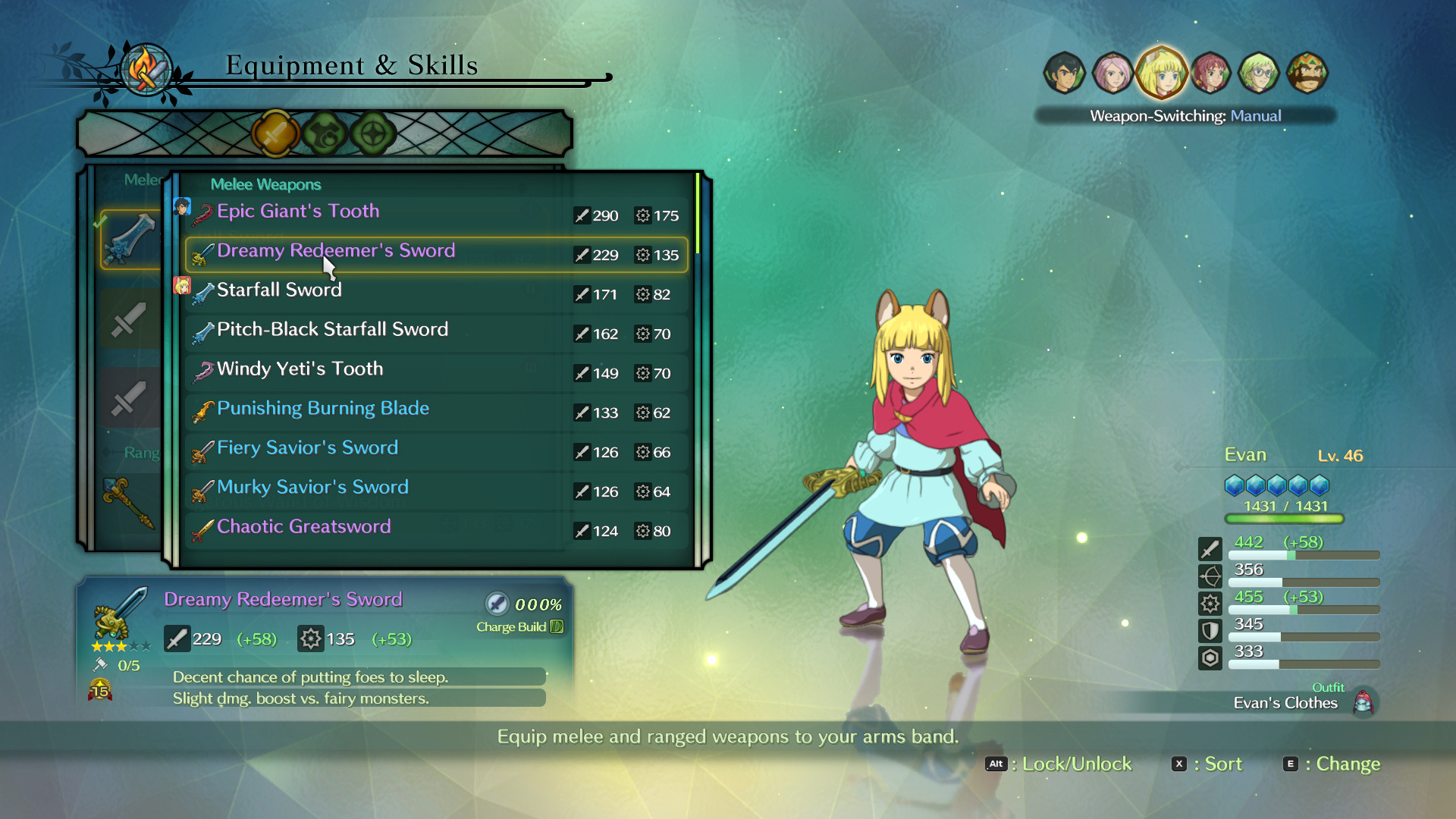Open the ranged weapon wand slot
This screenshot has height=819, width=1456.
pyautogui.click(x=129, y=502)
